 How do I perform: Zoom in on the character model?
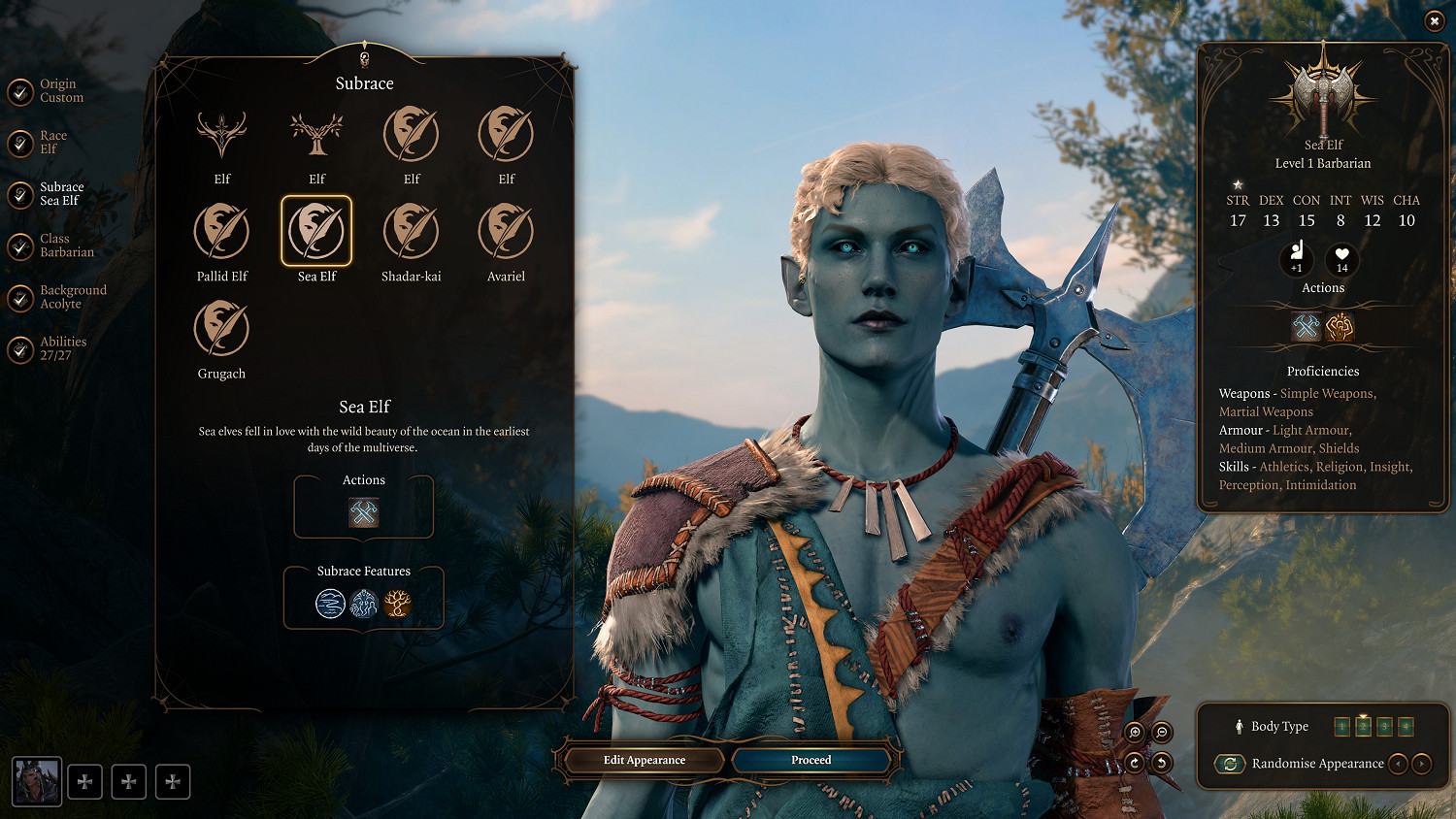point(1135,733)
